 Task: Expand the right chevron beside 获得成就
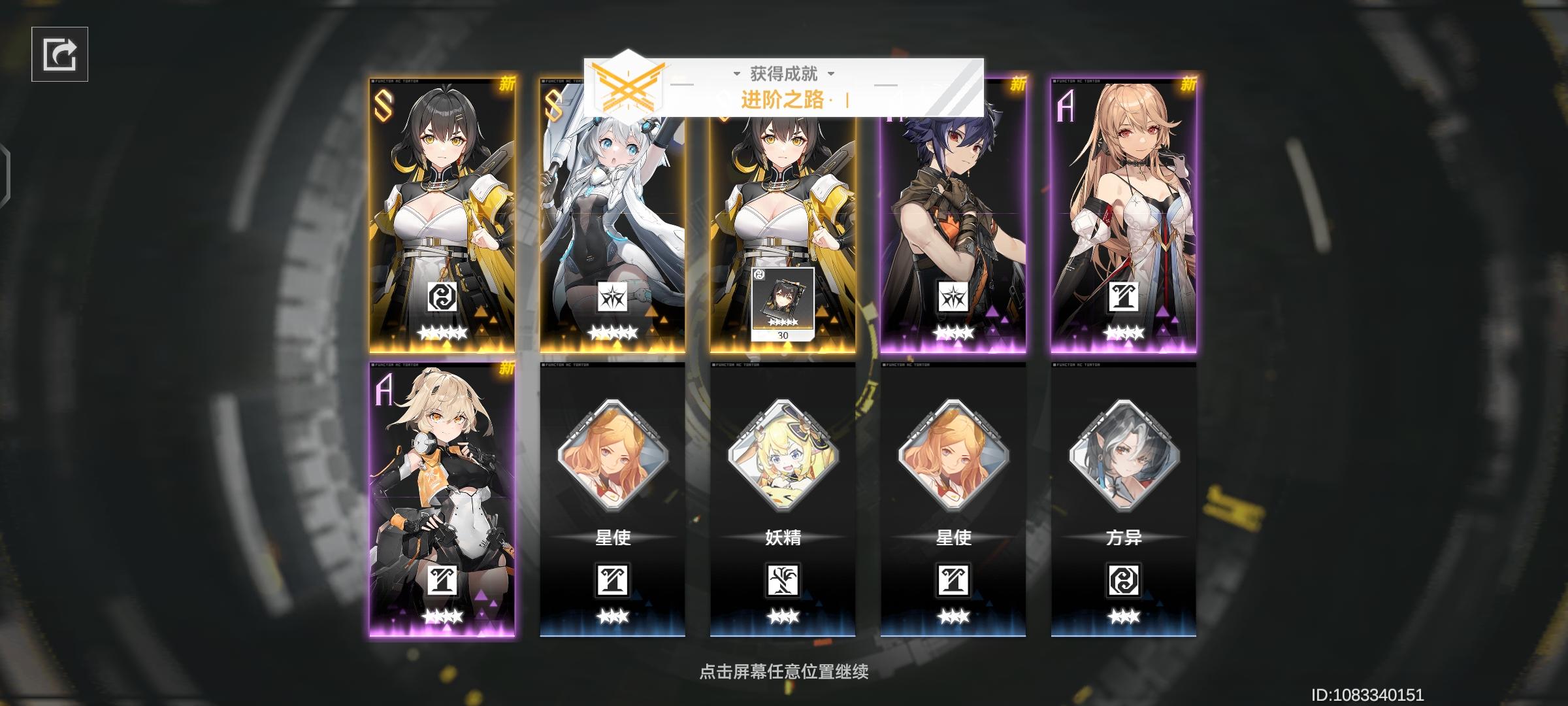830,73
